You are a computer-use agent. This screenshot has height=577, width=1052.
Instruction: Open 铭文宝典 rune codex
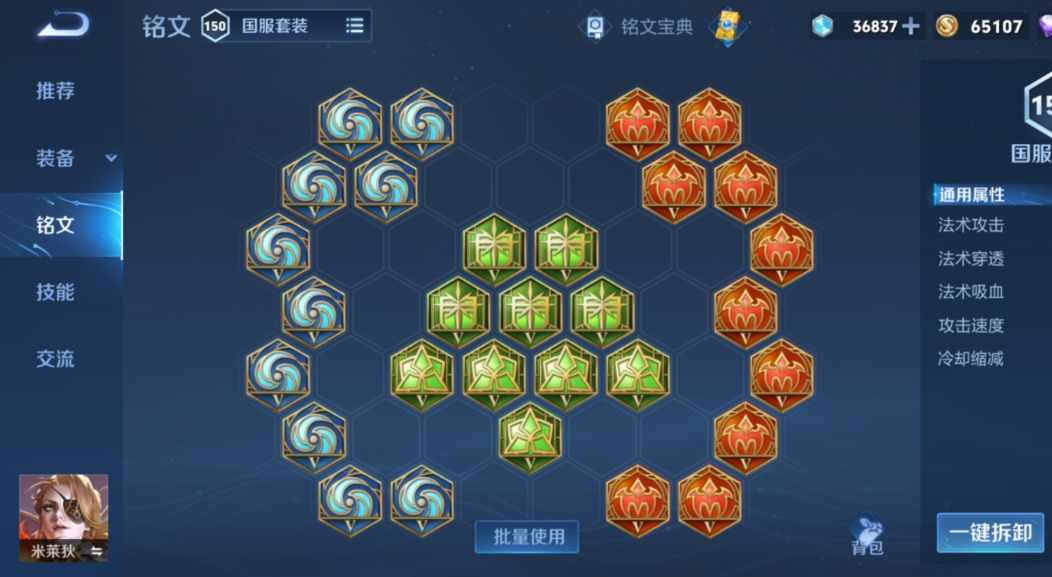[x=640, y=27]
